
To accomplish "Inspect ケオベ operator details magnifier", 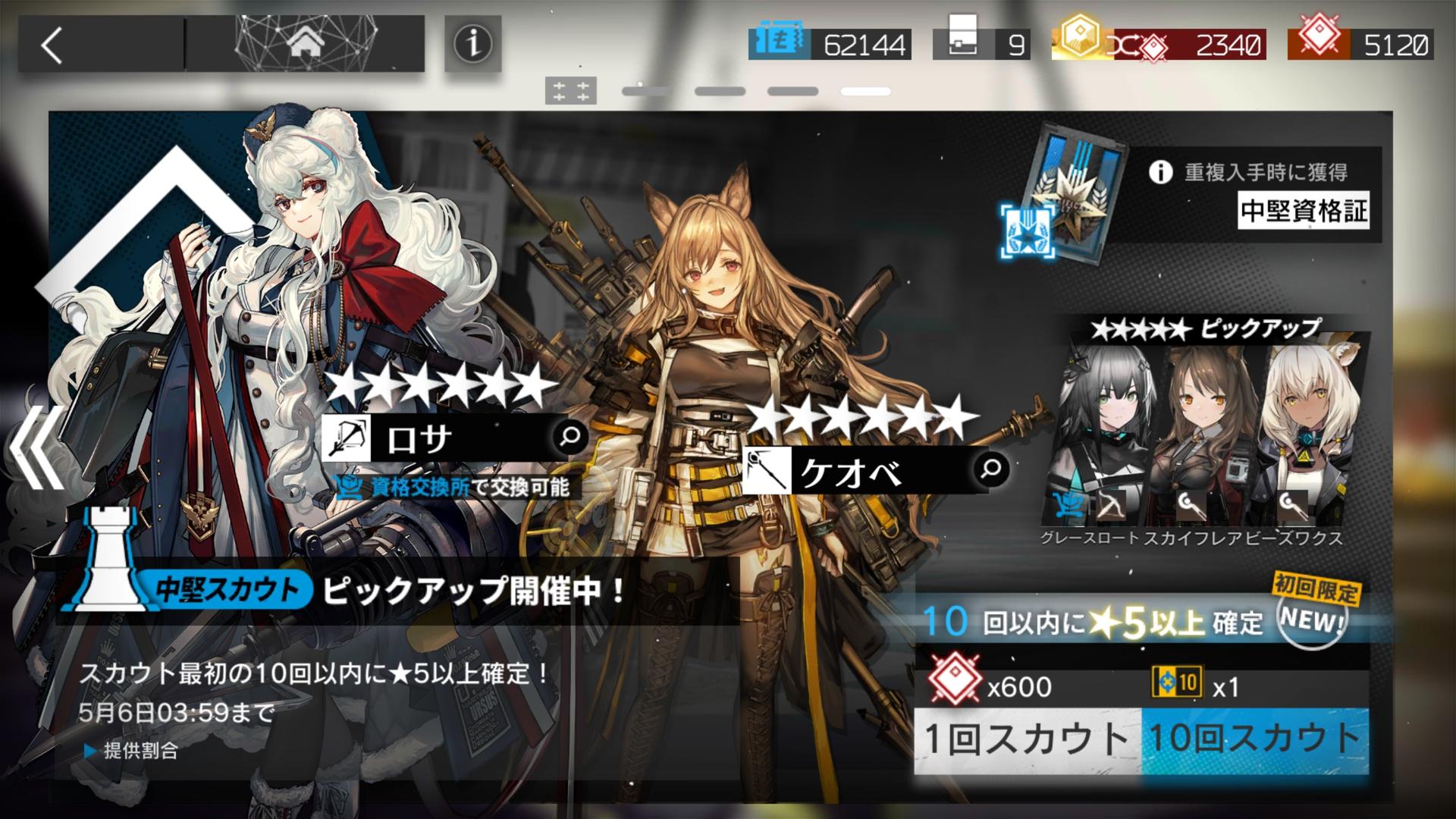I will click(990, 469).
